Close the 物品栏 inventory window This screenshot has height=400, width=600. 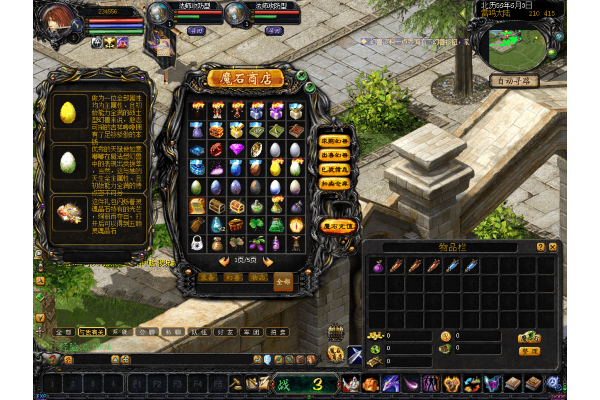coord(553,246)
